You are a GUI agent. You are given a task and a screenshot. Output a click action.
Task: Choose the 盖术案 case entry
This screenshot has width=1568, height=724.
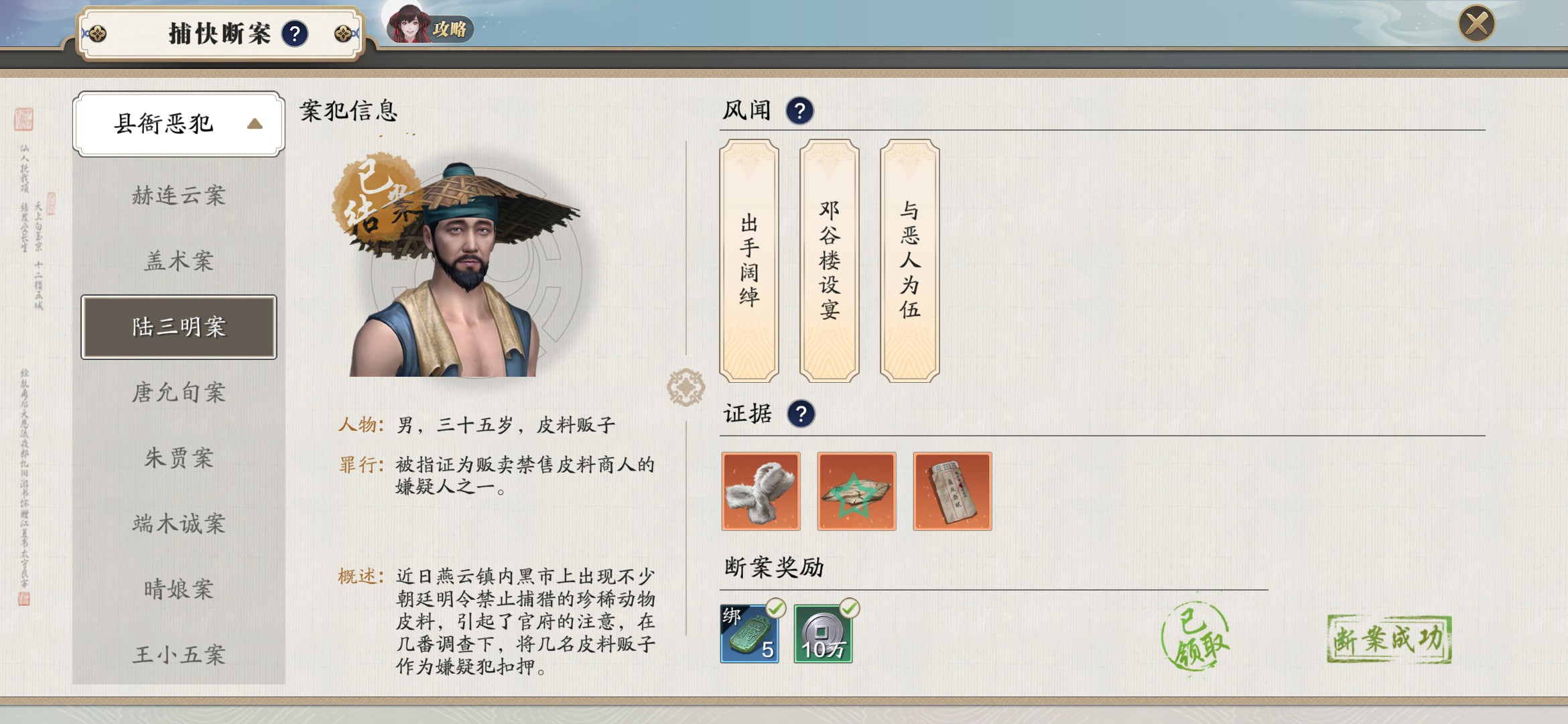178,261
